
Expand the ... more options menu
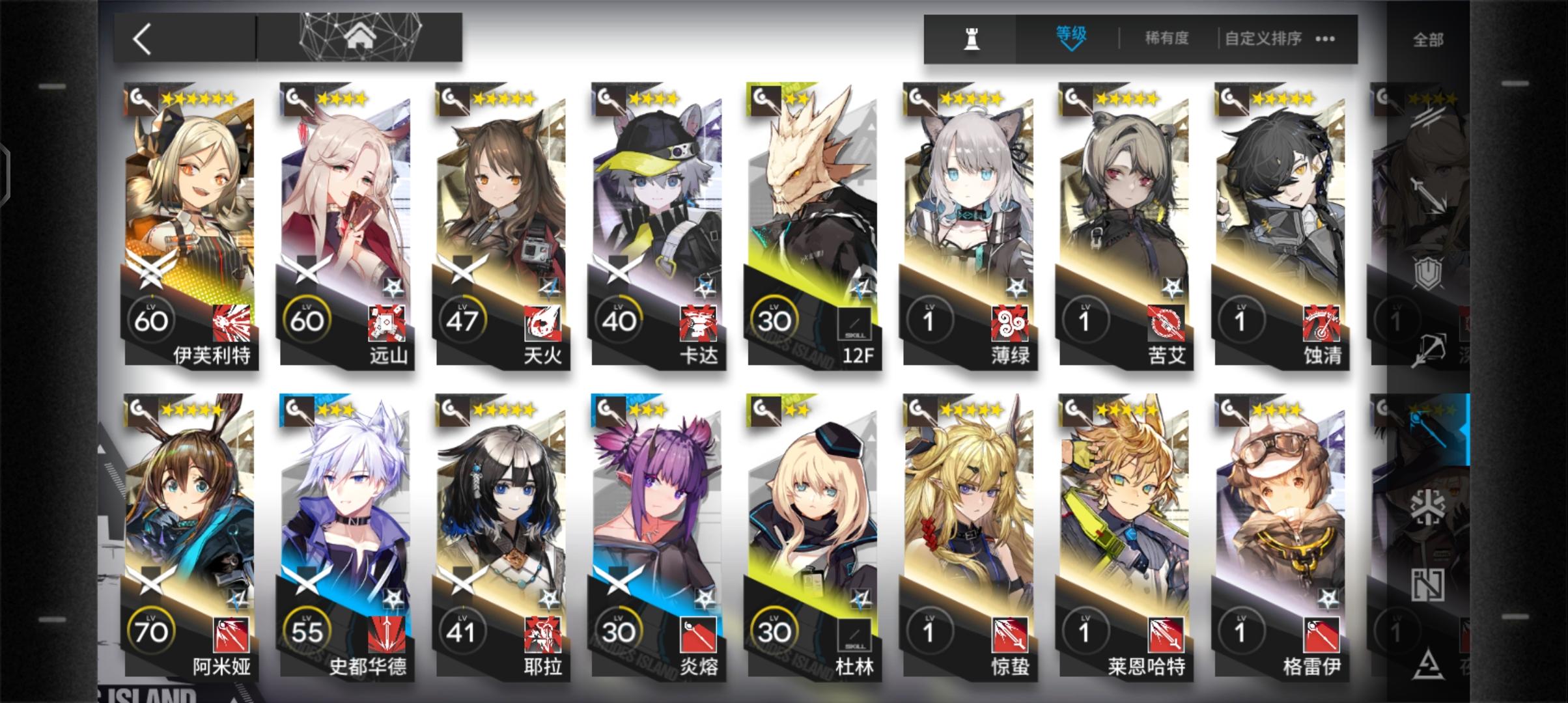[x=1325, y=38]
